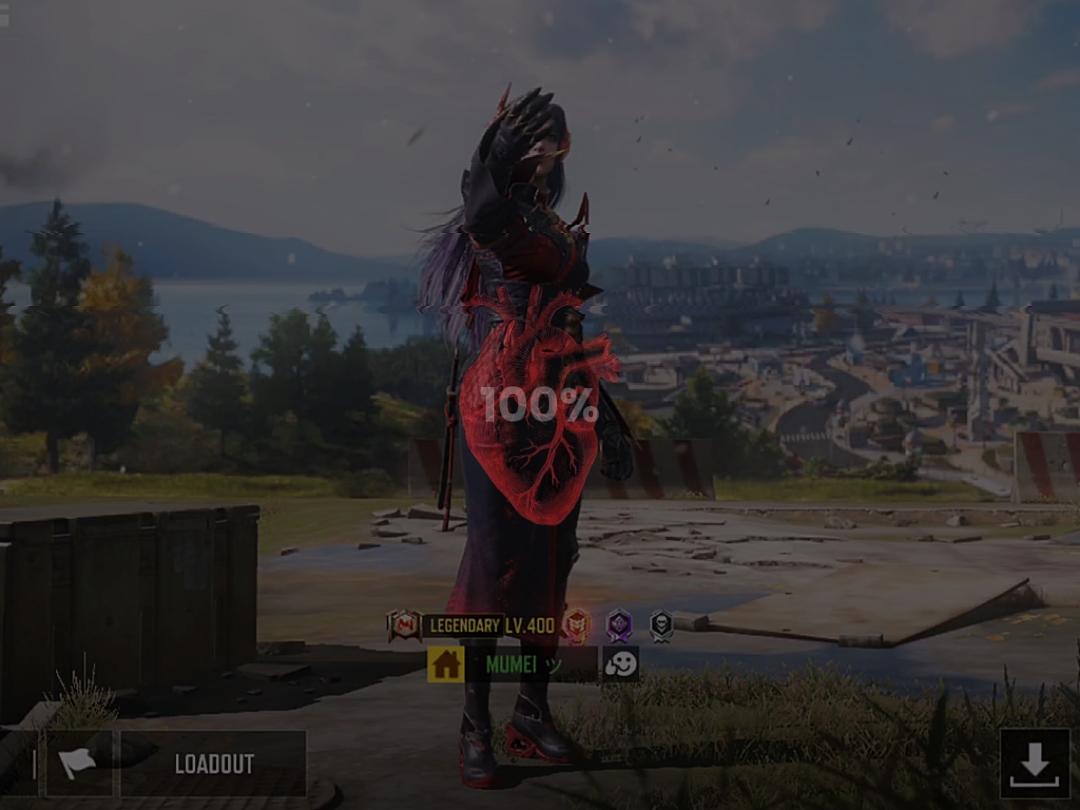The height and width of the screenshot is (810, 1080).
Task: Click the white flag button
Action: coord(78,764)
